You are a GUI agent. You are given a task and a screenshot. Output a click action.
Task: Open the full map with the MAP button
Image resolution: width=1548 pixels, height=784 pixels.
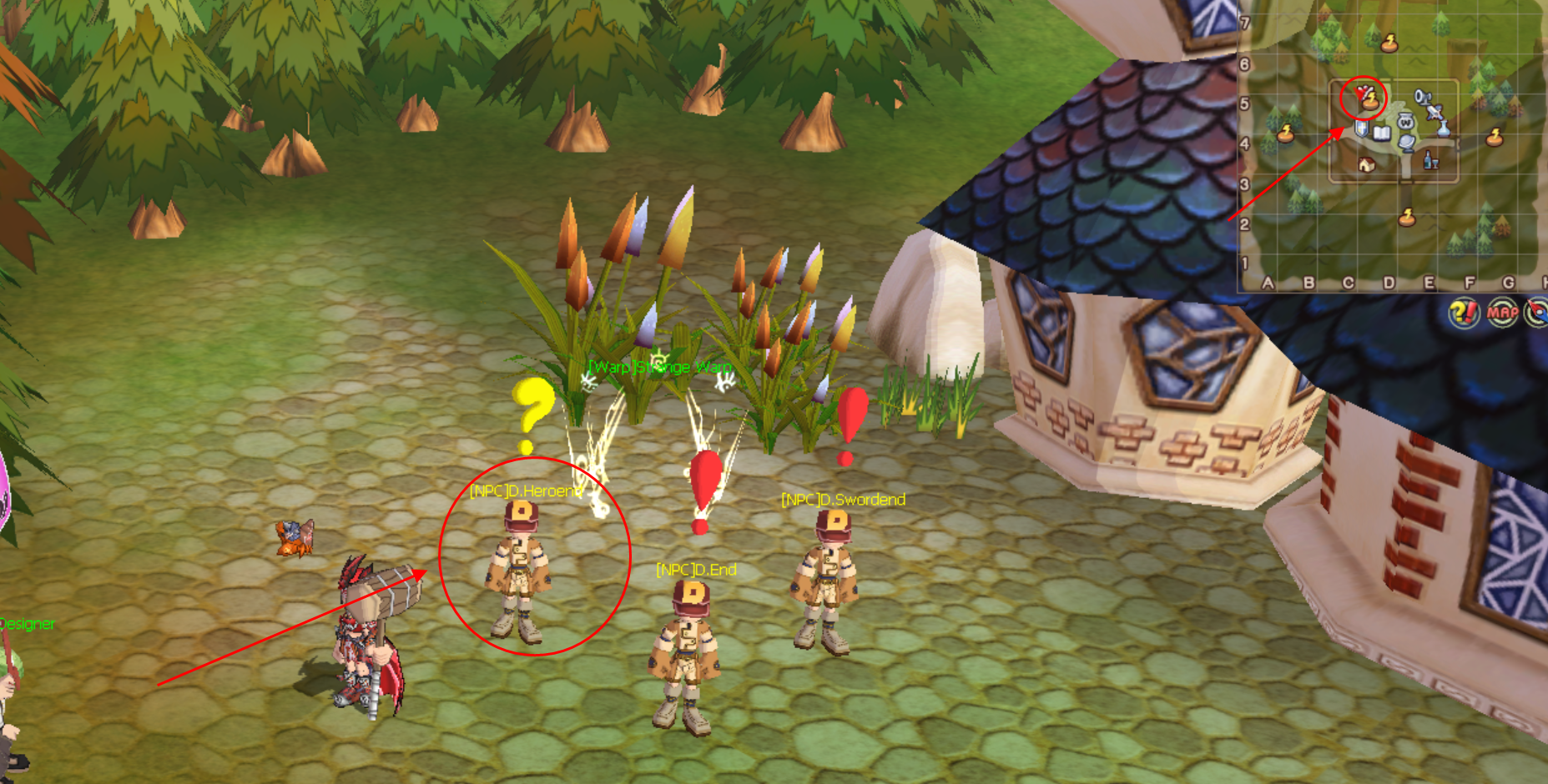[1502, 313]
